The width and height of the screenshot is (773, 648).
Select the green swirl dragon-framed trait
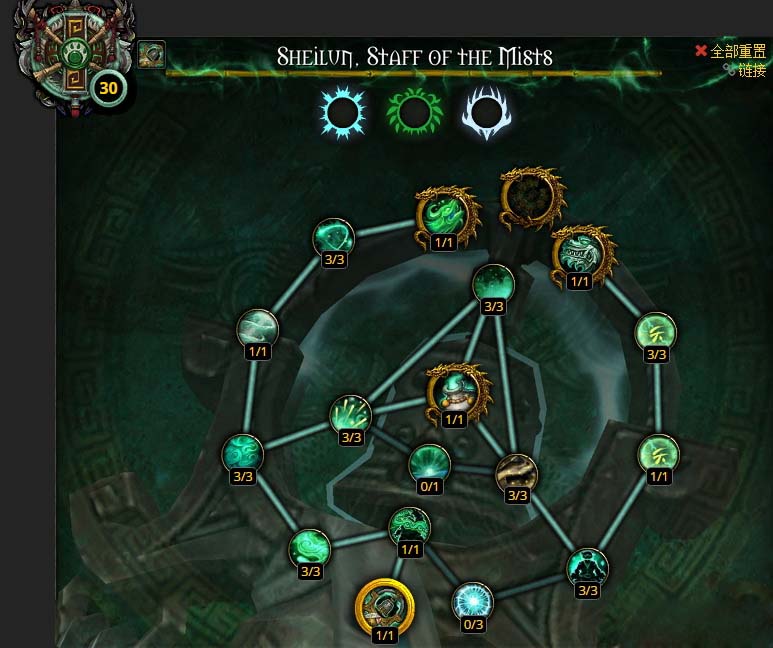point(444,213)
